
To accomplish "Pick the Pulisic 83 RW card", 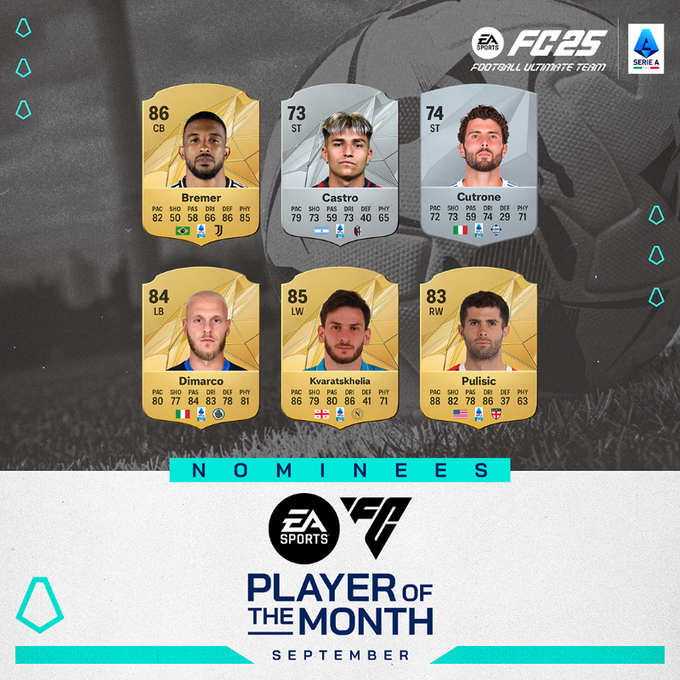I will [x=480, y=345].
